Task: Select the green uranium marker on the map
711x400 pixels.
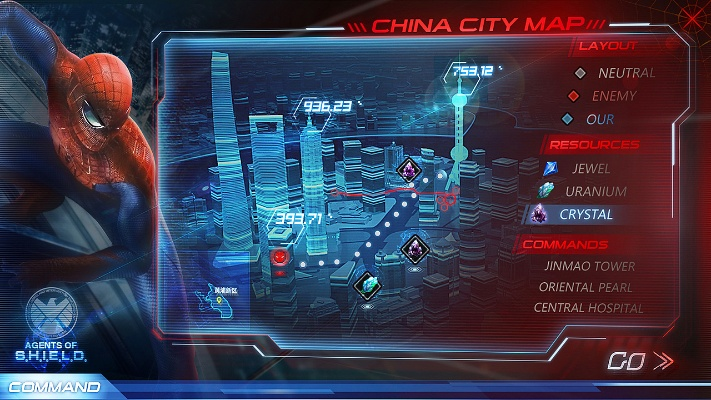Action: tap(367, 284)
